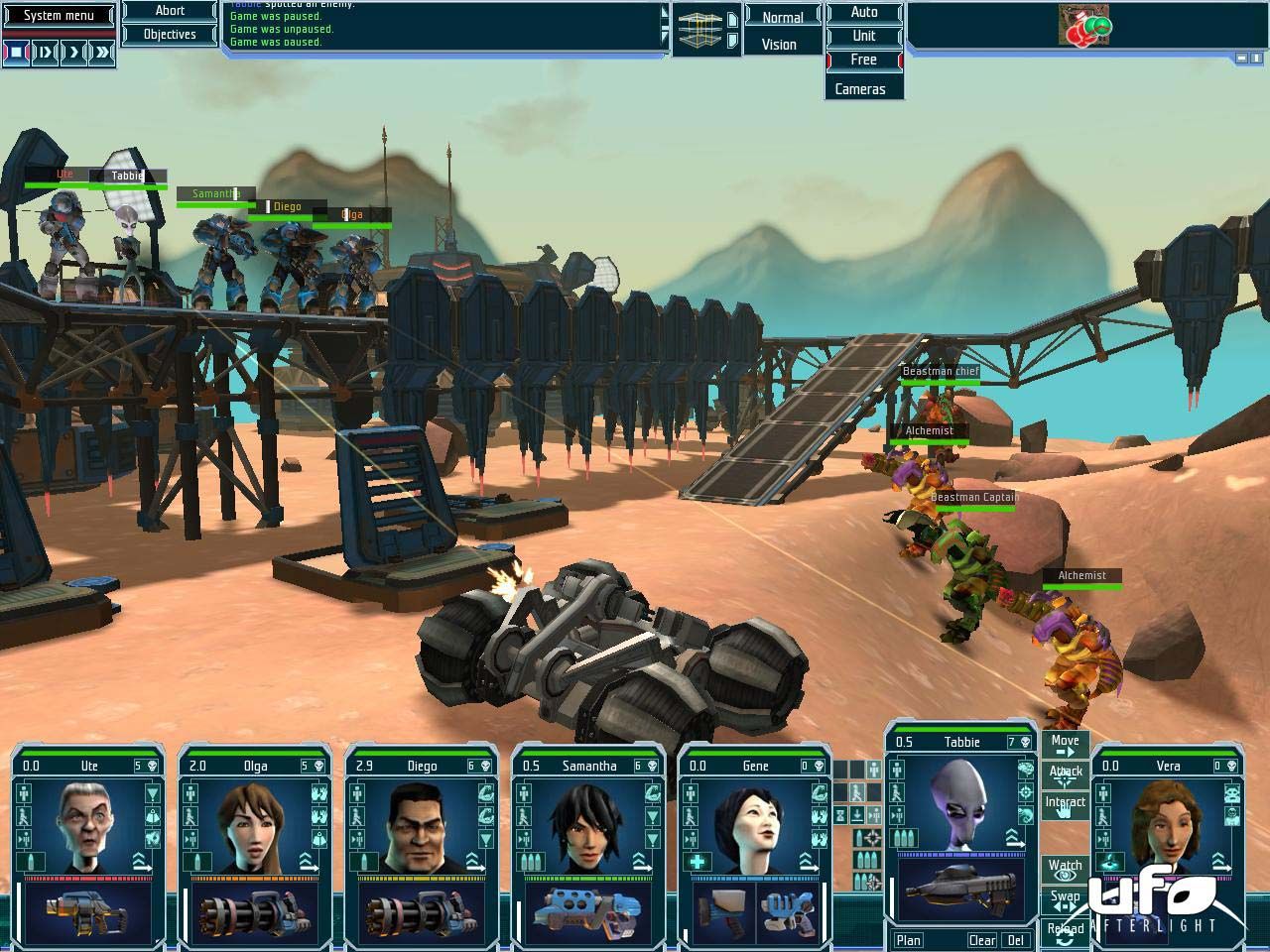This screenshot has height=952, width=1270.
Task: Clear Tabbie's planned actions
Action: tap(981, 940)
